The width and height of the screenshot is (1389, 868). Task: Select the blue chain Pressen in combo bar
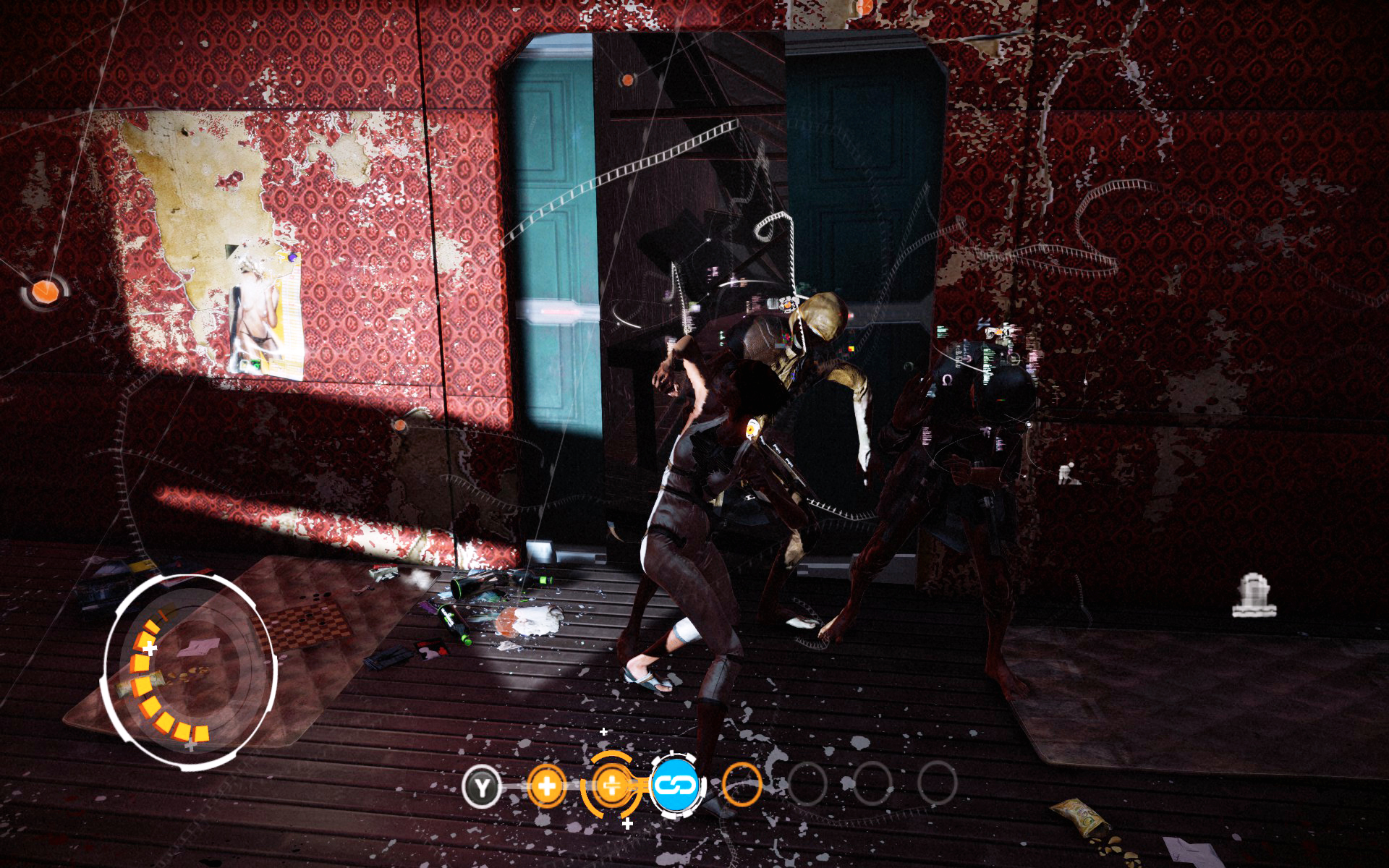coord(676,785)
